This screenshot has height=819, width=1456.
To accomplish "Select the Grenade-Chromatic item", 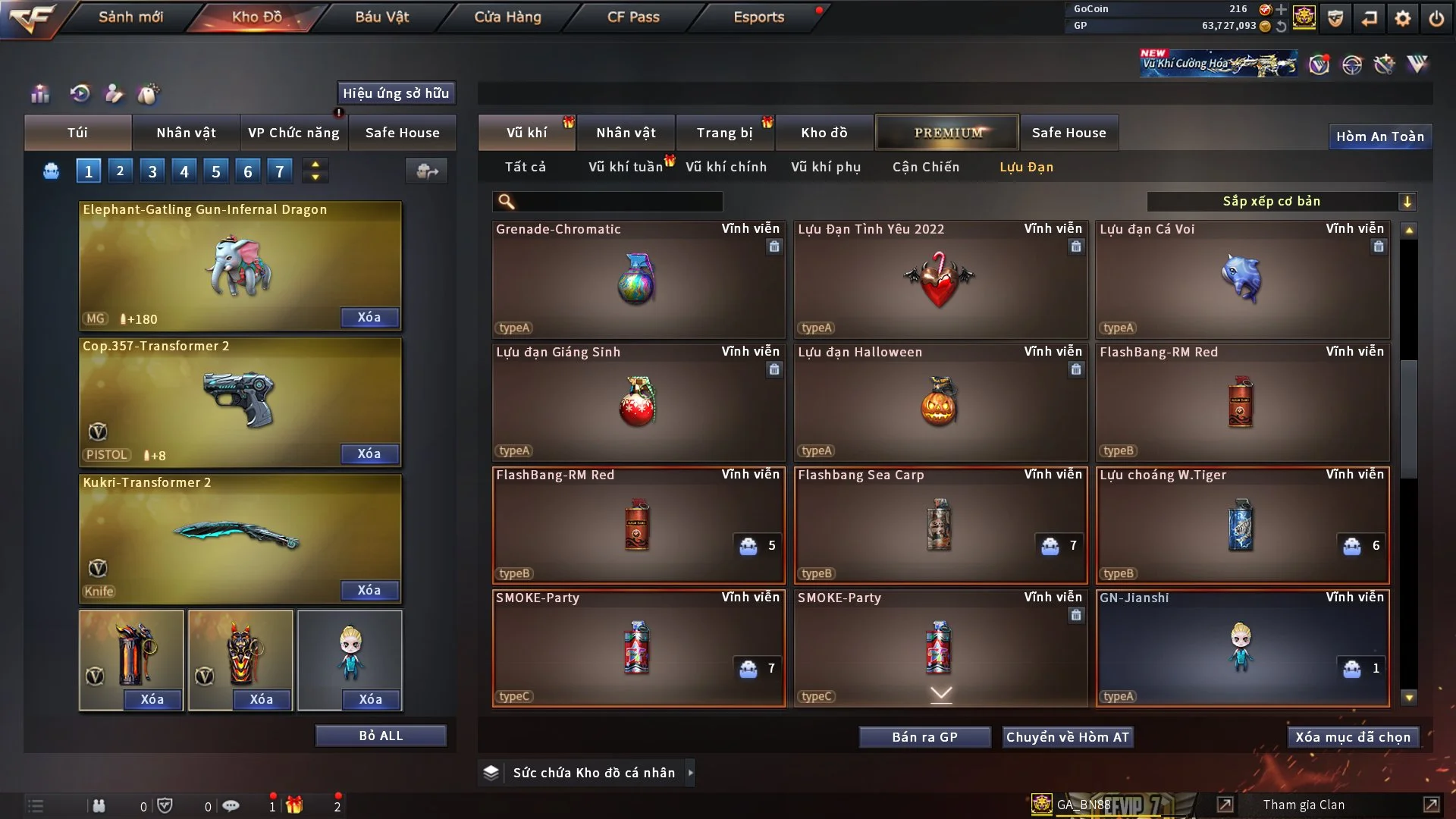I will 638,279.
